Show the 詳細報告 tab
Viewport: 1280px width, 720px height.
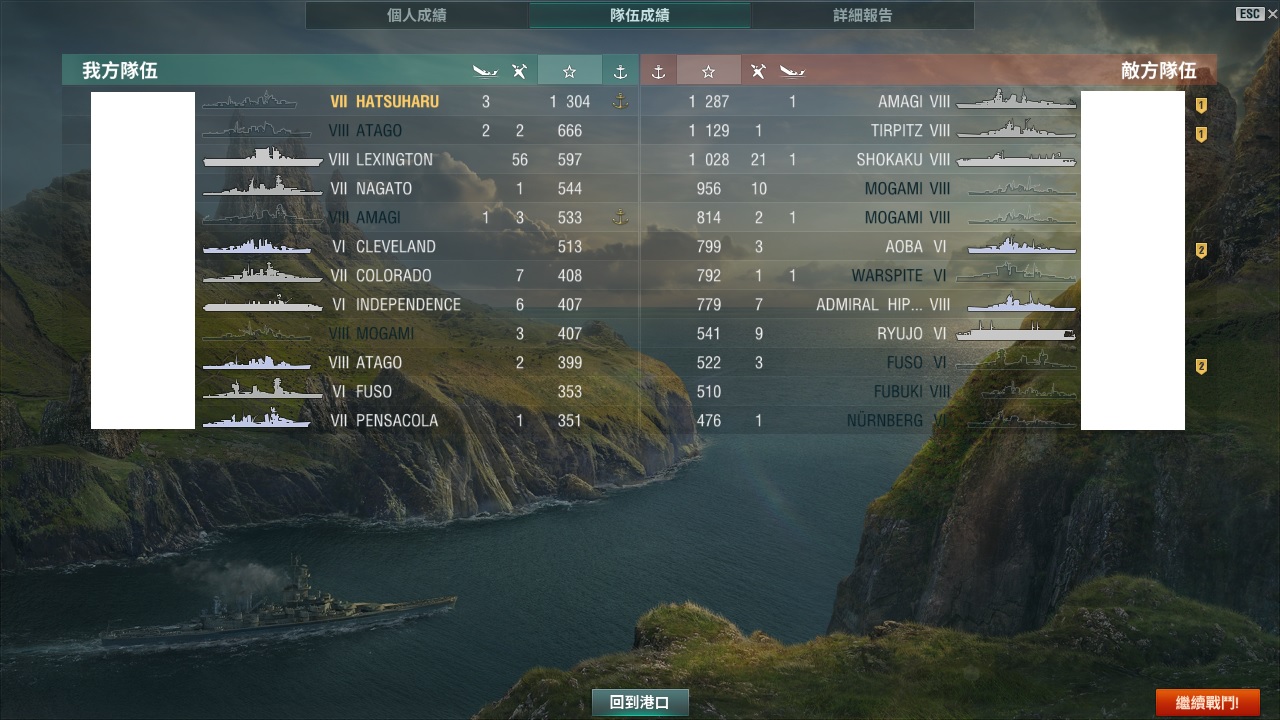[x=862, y=16]
